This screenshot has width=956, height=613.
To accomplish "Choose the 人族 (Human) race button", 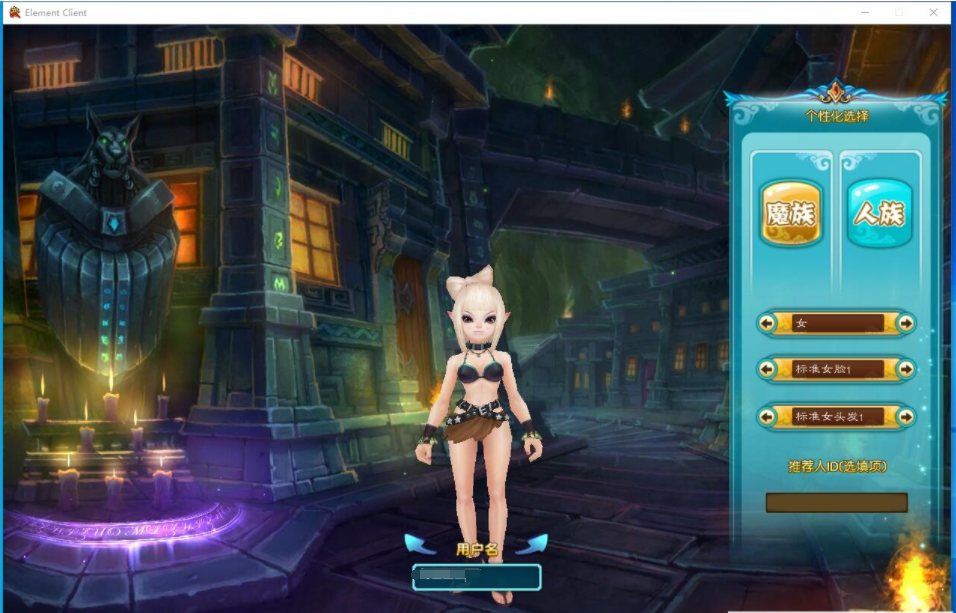I will pos(879,213).
